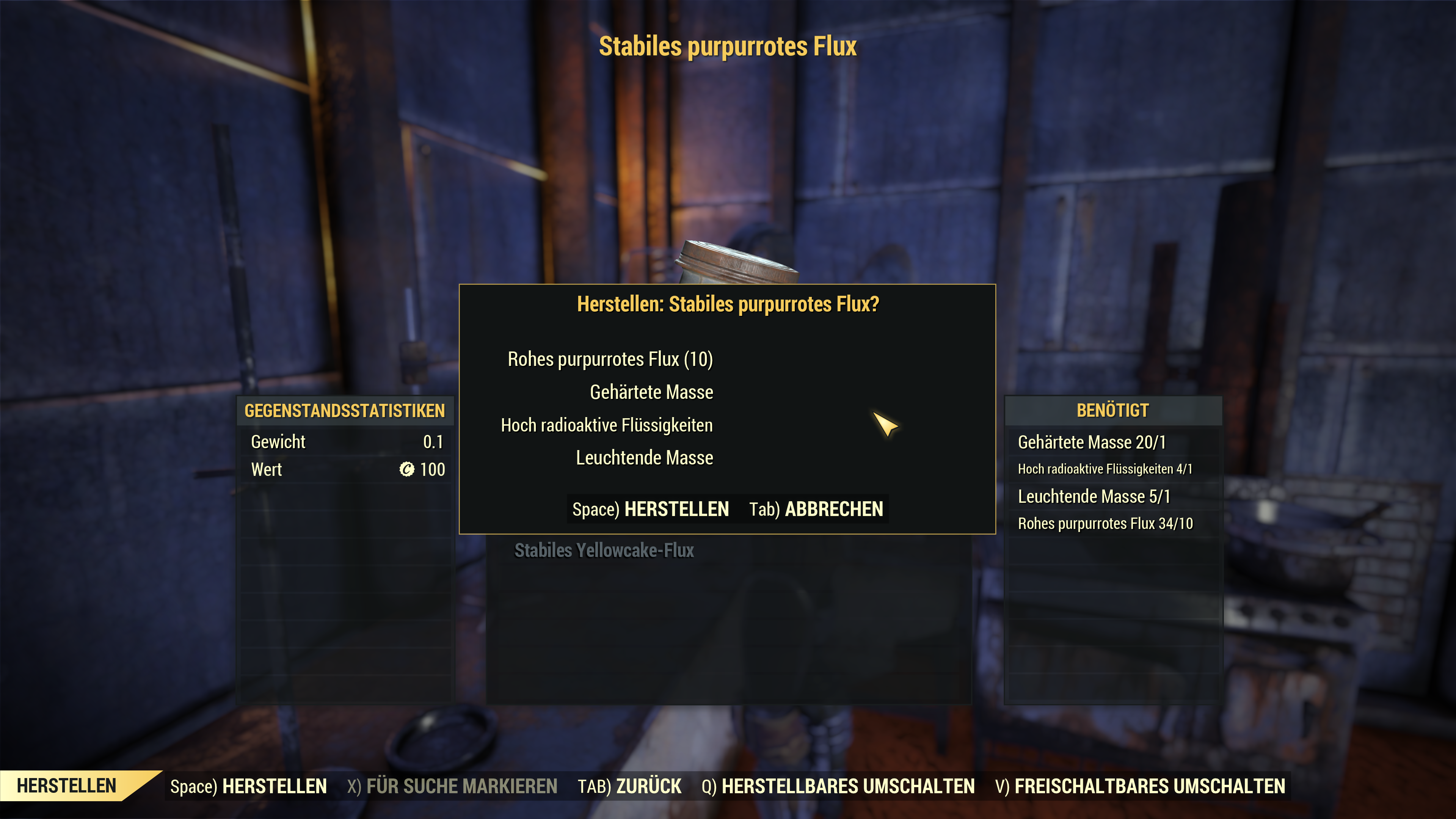Screen dimensions: 1456x819
Task: Choose ZURÜCK in the bottom bar
Action: pos(629,786)
